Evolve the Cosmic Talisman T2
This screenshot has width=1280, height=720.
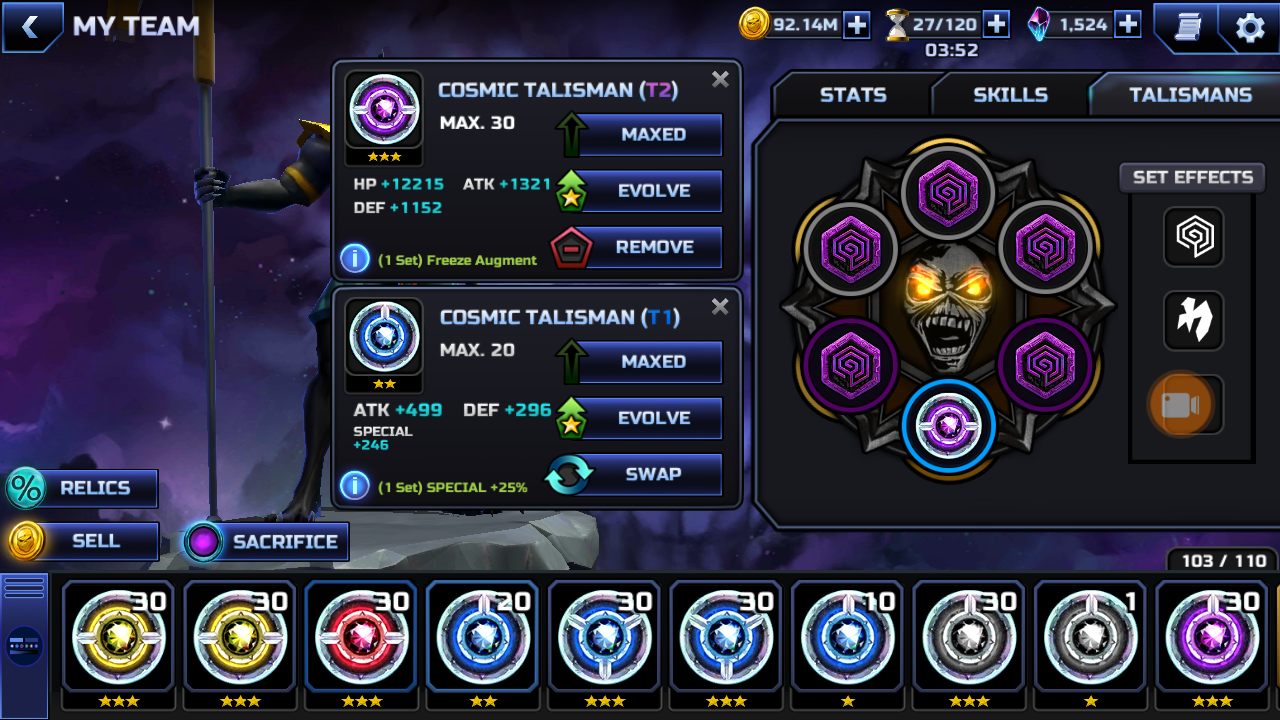coord(653,191)
